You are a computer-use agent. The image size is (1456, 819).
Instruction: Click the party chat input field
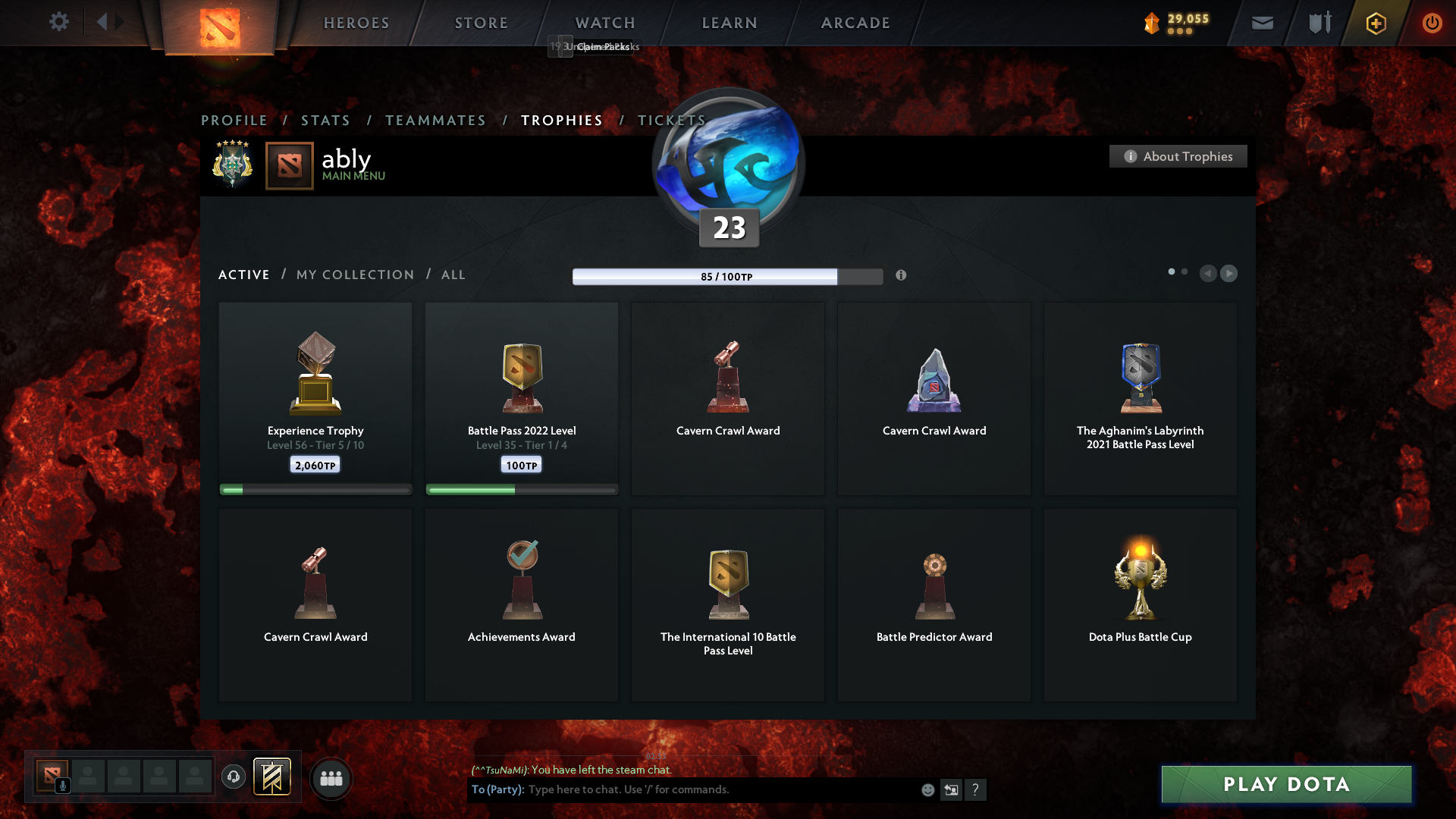click(x=682, y=789)
